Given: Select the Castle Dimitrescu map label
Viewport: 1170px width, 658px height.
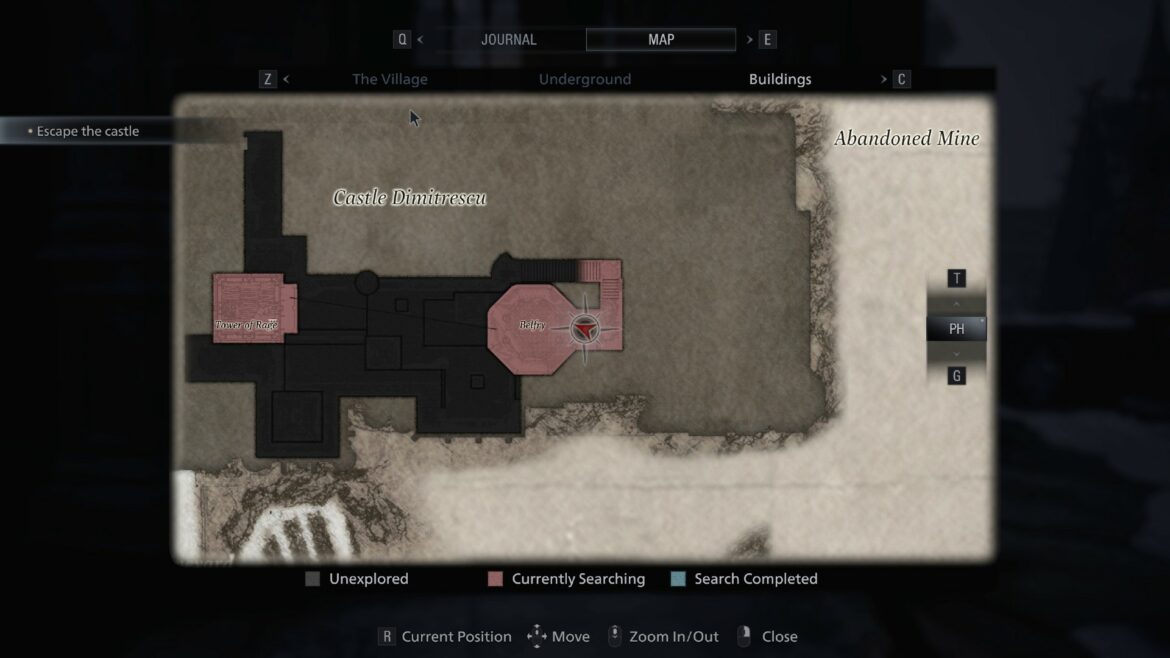Looking at the screenshot, I should pyautogui.click(x=409, y=198).
